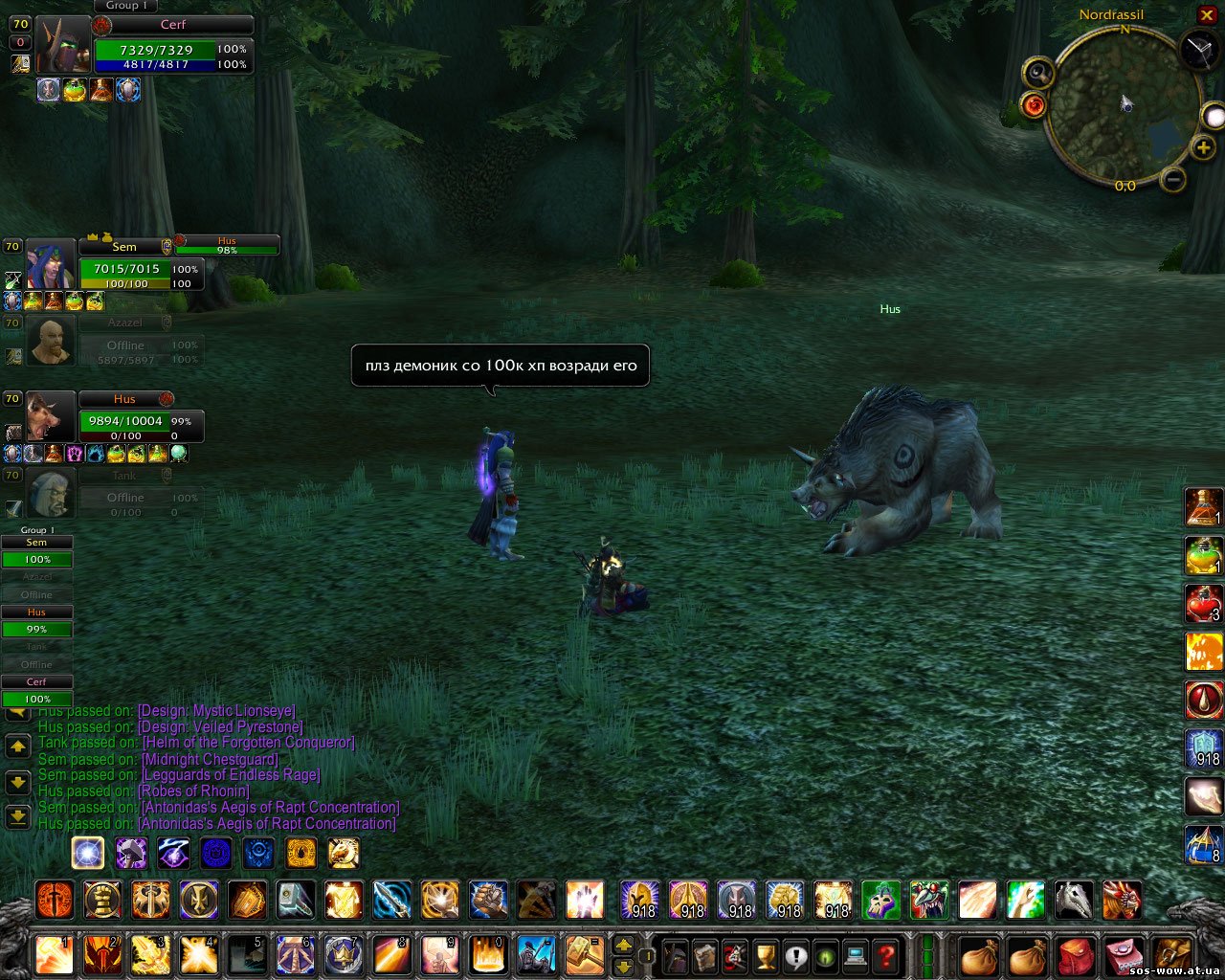
Task: Close the minimap with the red X
Action: coord(1207,15)
